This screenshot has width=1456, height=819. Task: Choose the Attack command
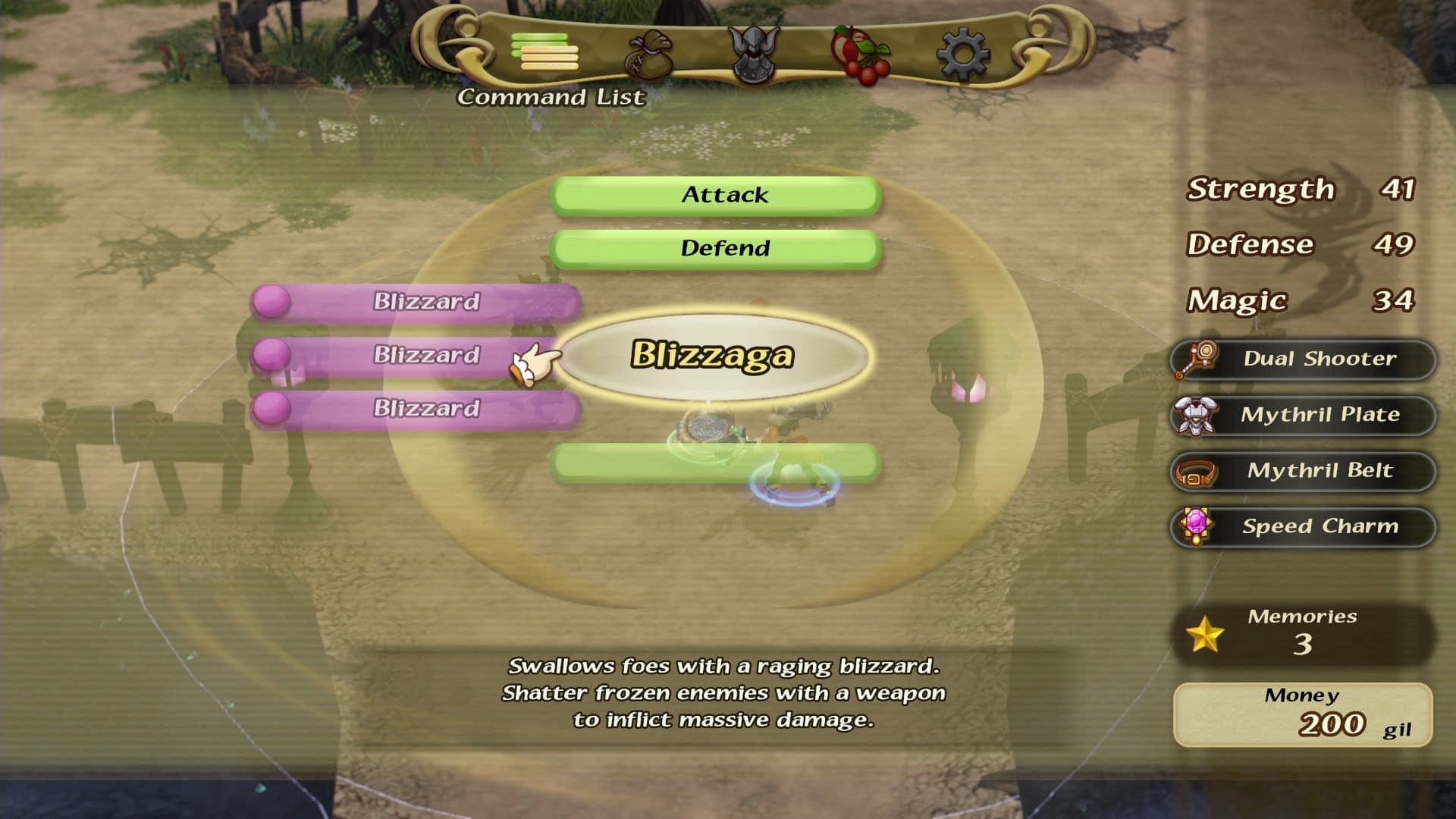coord(716,196)
